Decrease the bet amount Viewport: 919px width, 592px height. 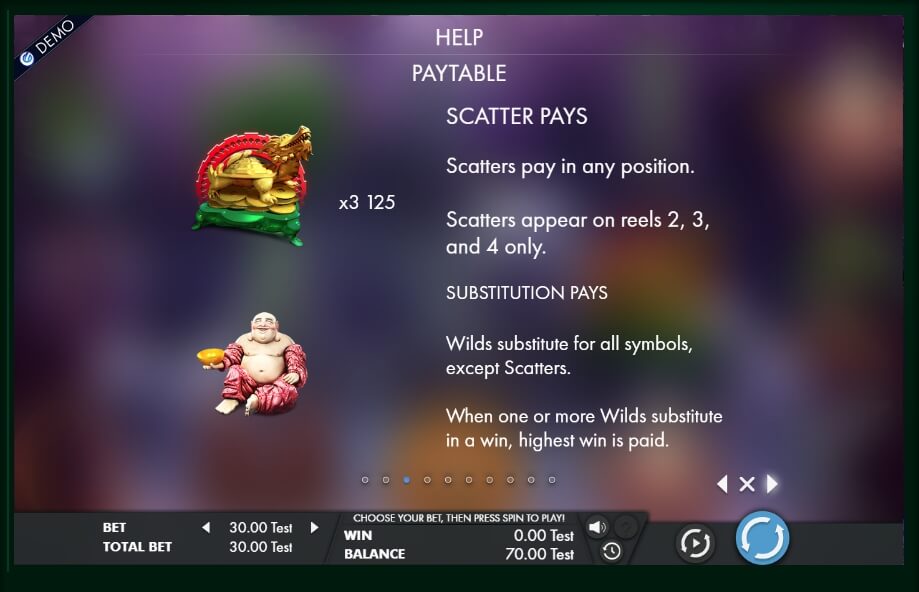[x=206, y=527]
